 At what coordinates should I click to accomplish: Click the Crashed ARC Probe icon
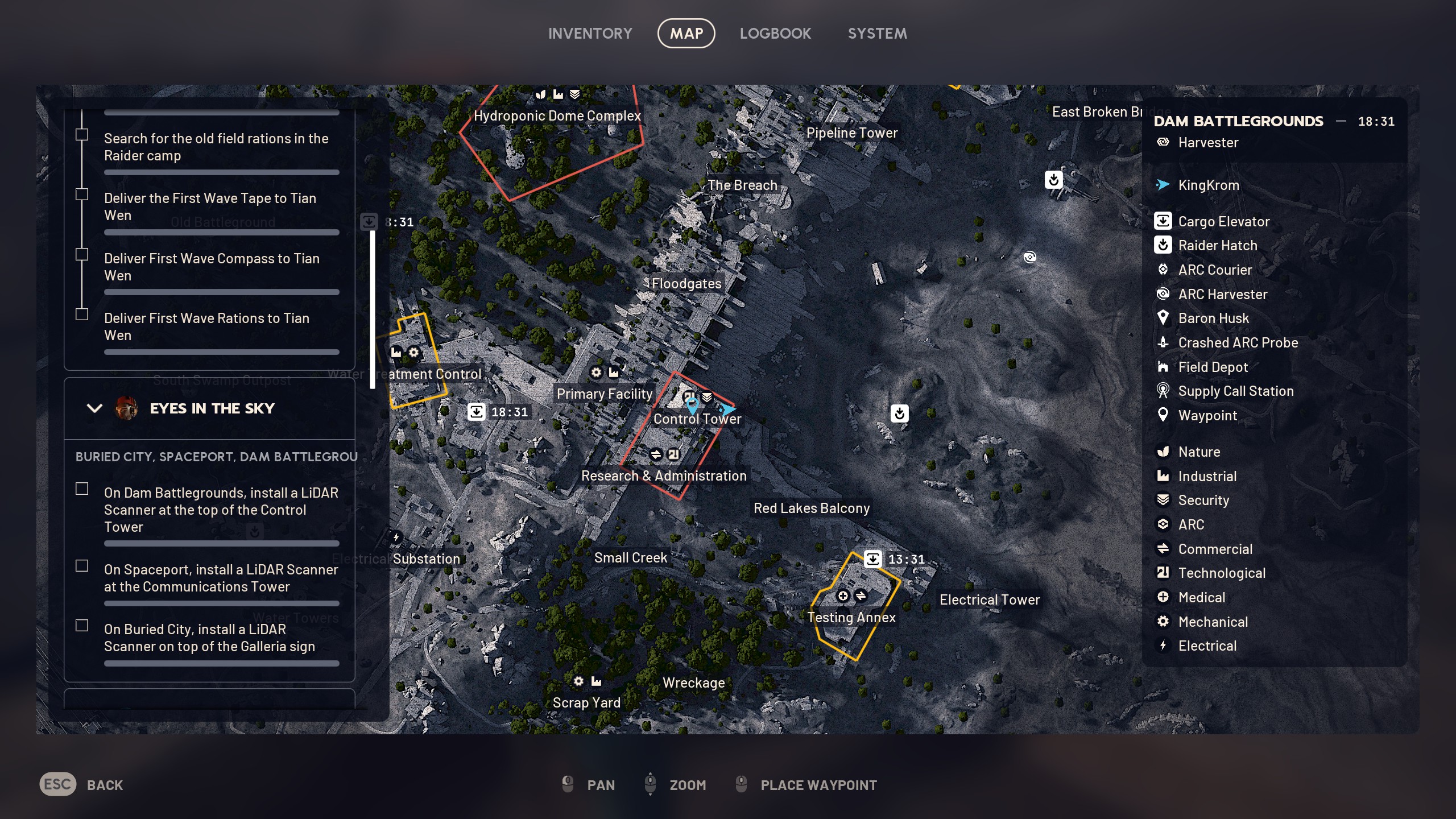click(x=1164, y=342)
